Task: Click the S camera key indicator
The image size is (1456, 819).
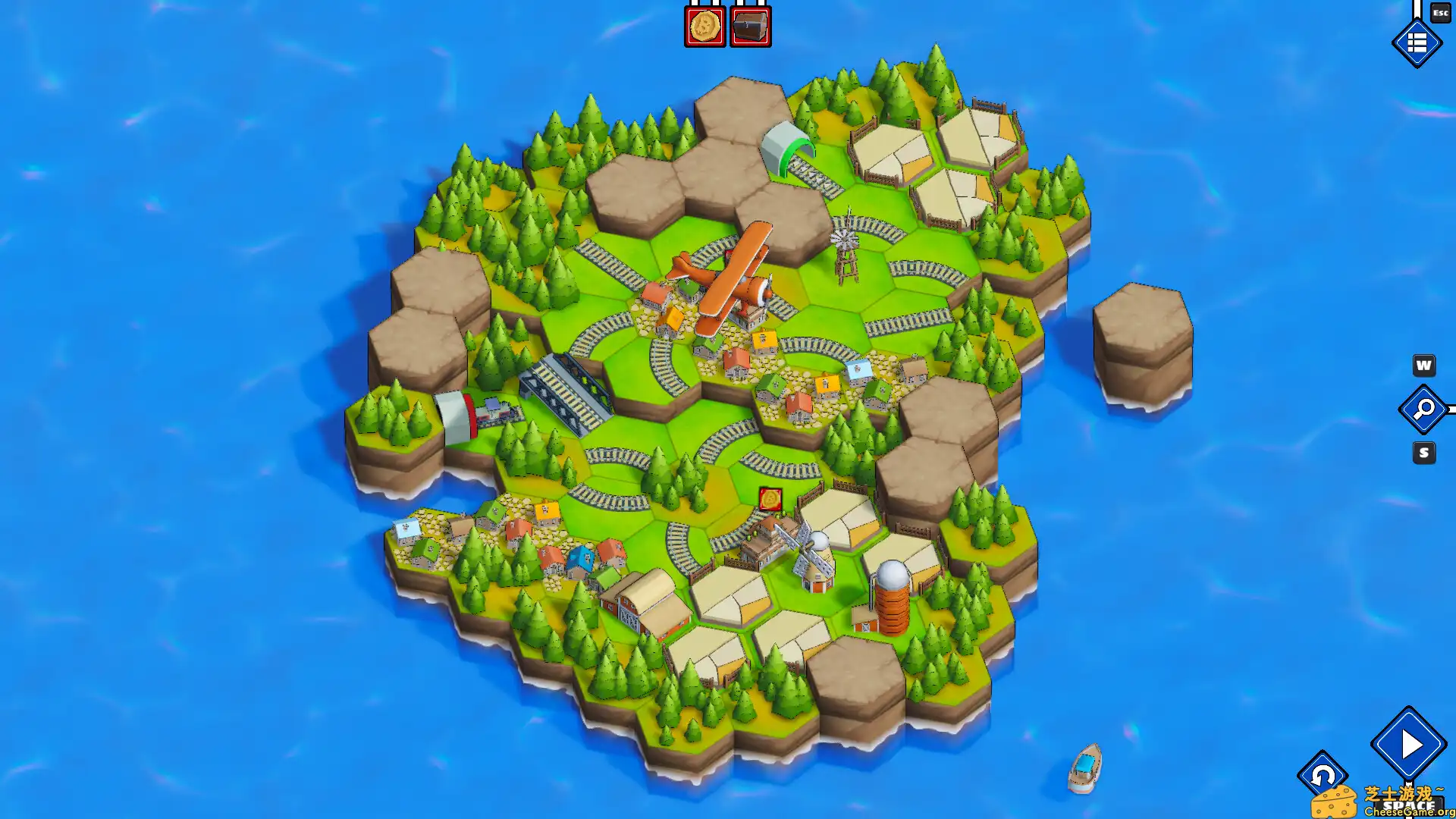Action: pyautogui.click(x=1423, y=453)
